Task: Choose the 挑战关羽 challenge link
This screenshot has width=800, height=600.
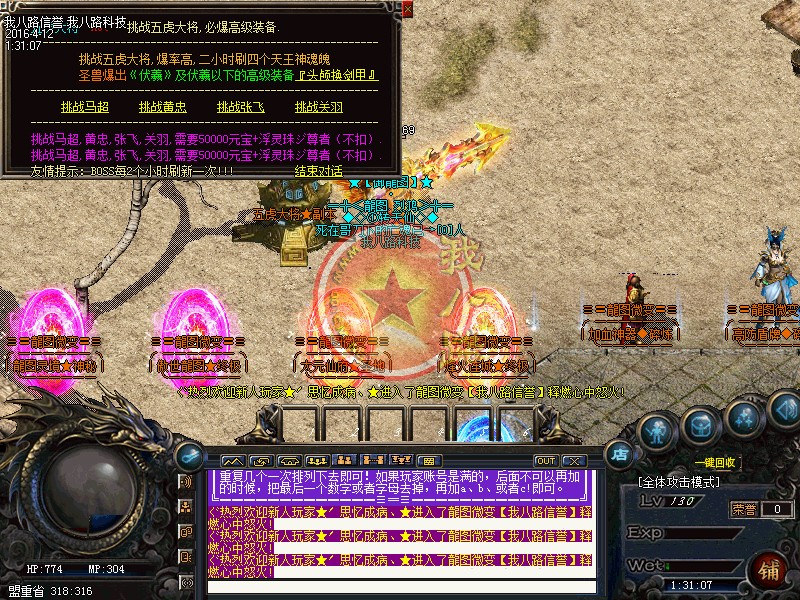Action: pyautogui.click(x=319, y=107)
